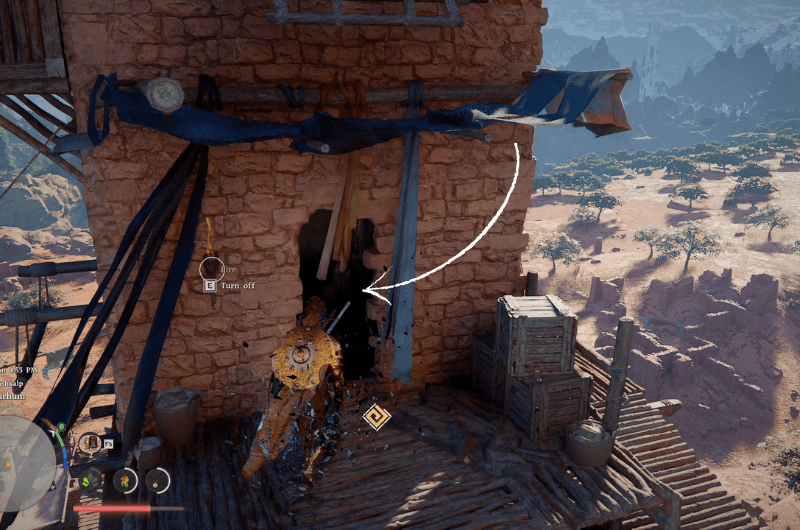Select the green leaf item slot
This screenshot has height=530, width=800.
[90, 479]
